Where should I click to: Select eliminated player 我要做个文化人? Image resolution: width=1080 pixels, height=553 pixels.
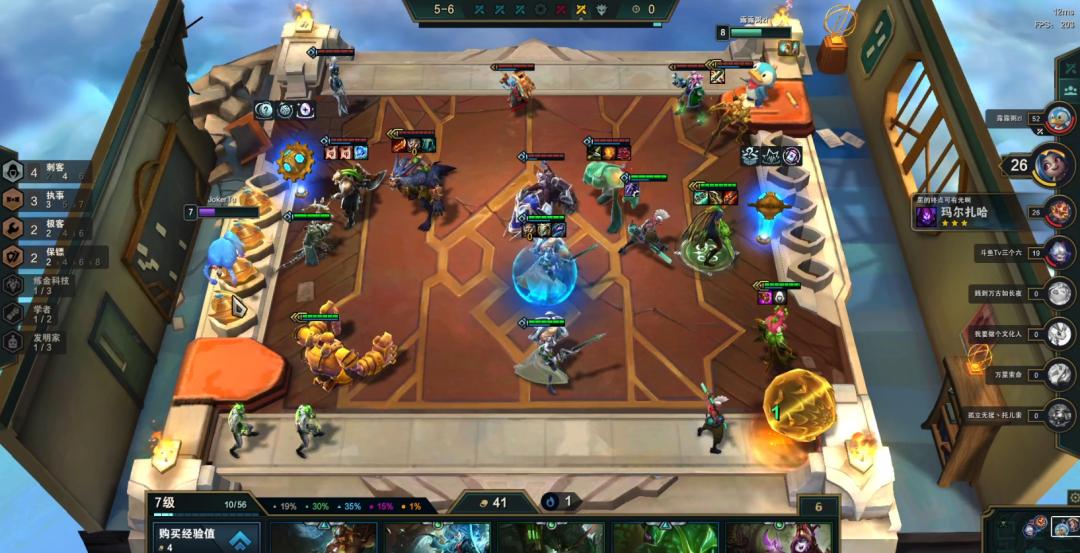[x=1058, y=333]
